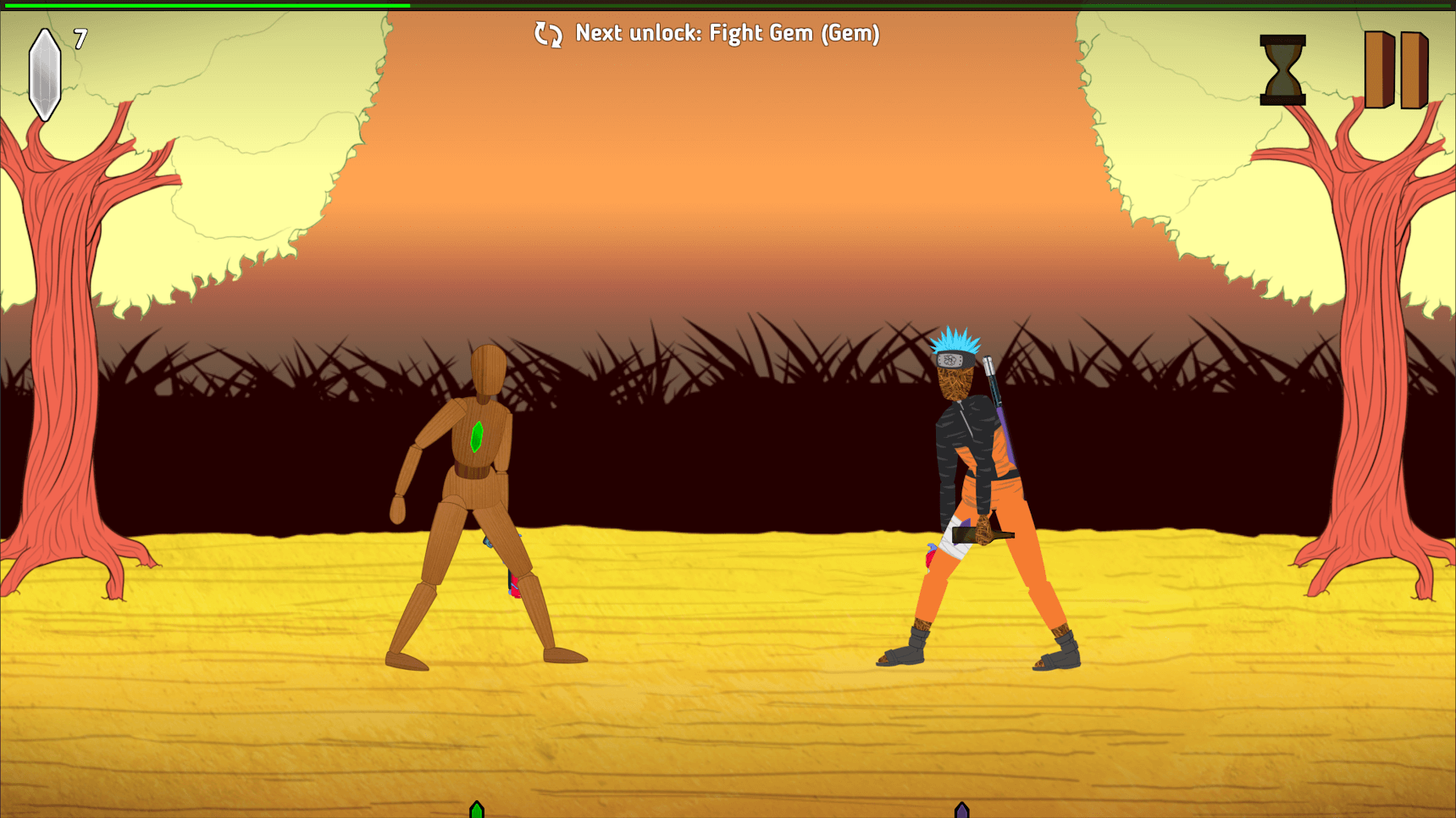Toggle pause using the pause control

[1396, 71]
